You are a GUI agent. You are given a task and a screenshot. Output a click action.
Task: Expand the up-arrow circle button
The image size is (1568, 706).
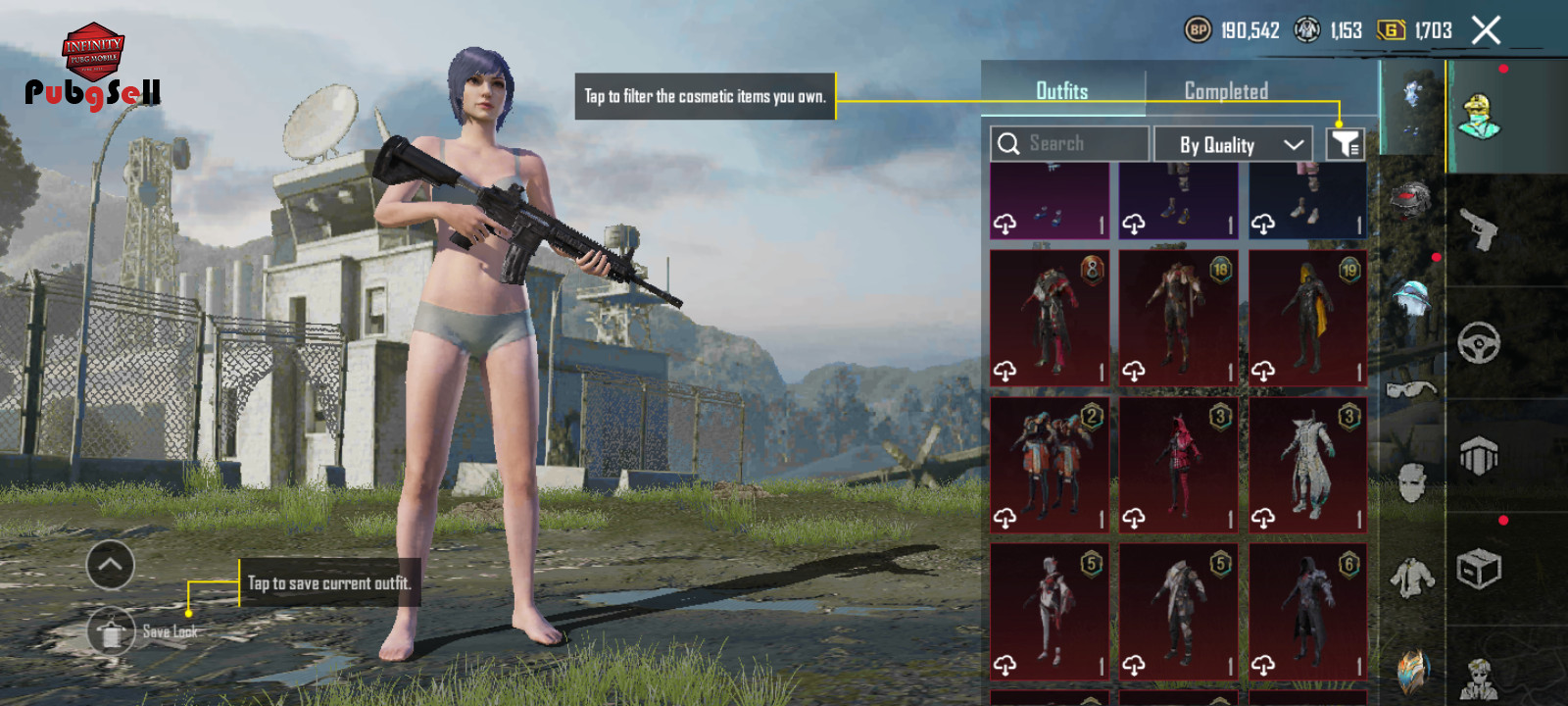click(111, 565)
